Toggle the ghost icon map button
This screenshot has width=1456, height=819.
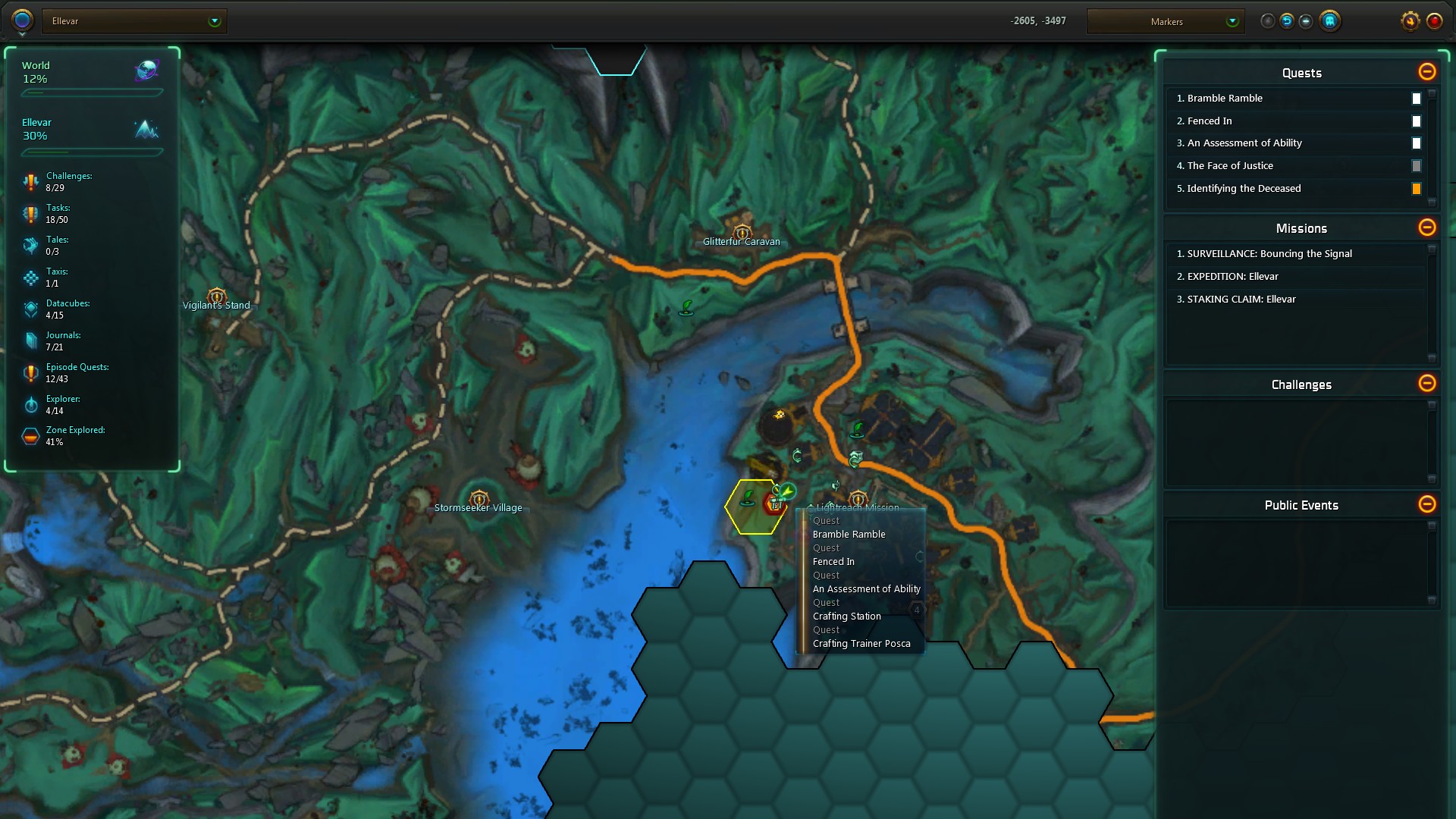[x=1329, y=21]
